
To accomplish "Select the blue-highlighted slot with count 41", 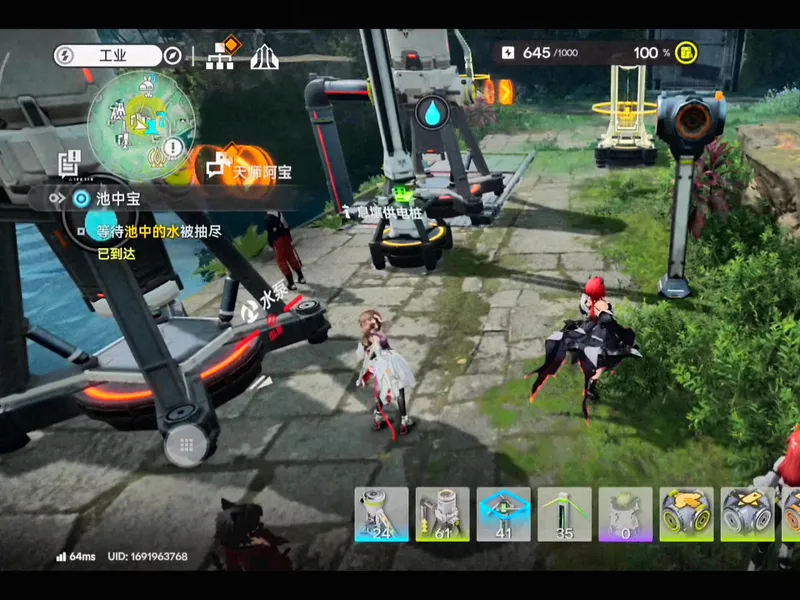I will point(503,514).
